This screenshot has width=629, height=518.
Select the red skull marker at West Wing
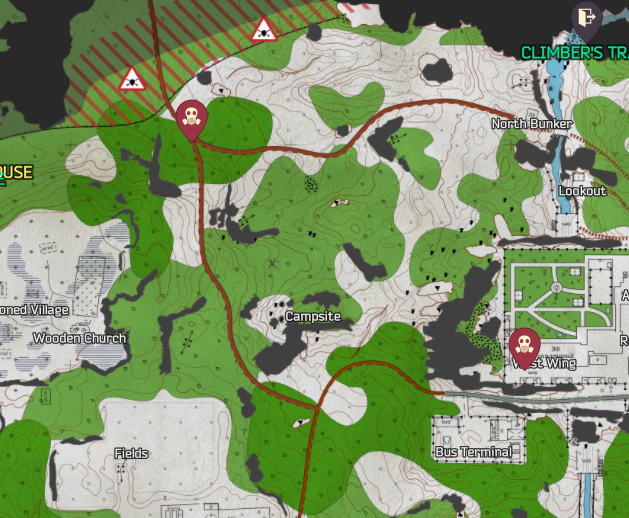tap(522, 346)
